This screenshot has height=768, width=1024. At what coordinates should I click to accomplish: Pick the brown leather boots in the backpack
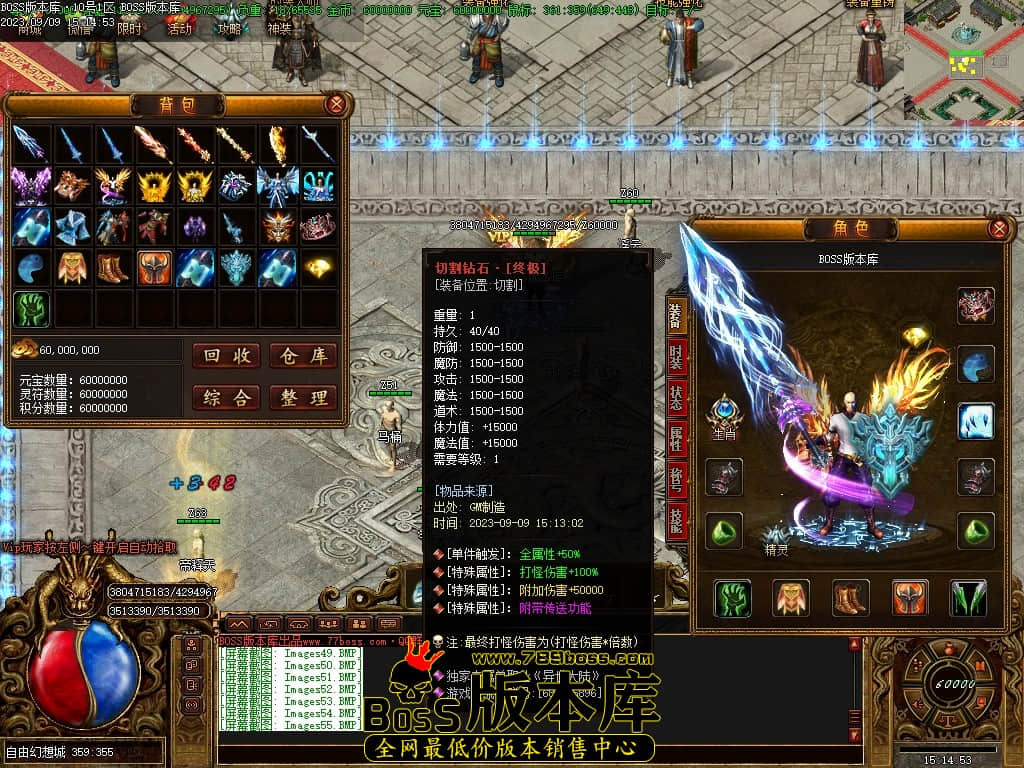pyautogui.click(x=113, y=268)
